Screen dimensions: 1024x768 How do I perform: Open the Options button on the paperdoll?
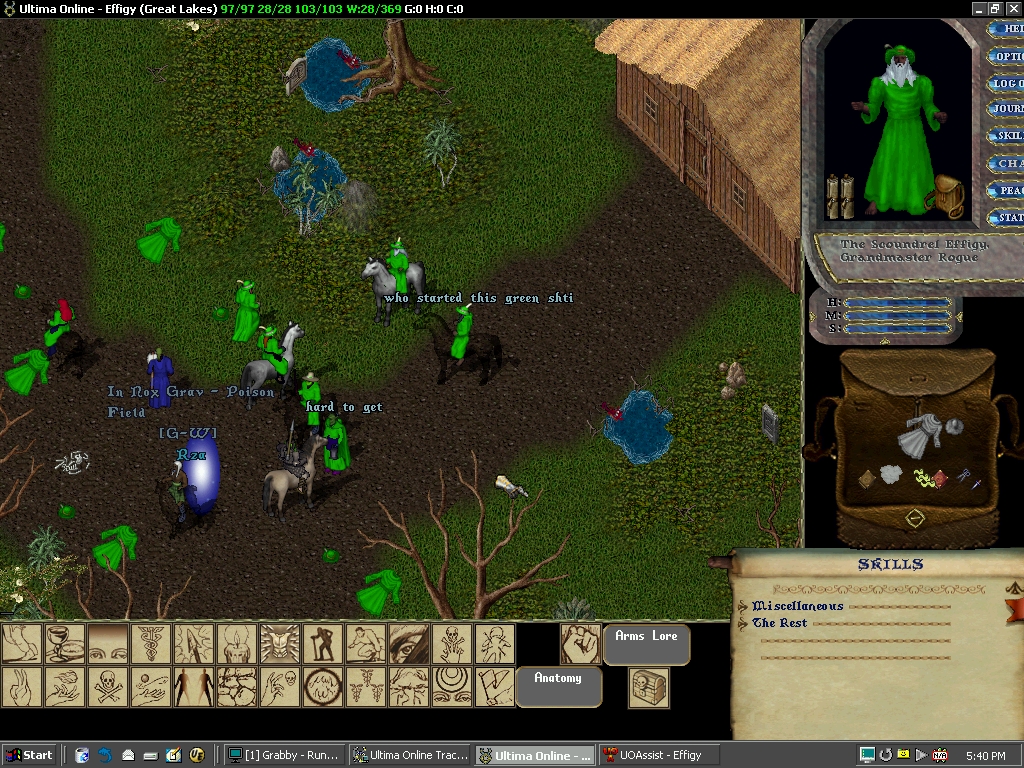pyautogui.click(x=1006, y=57)
